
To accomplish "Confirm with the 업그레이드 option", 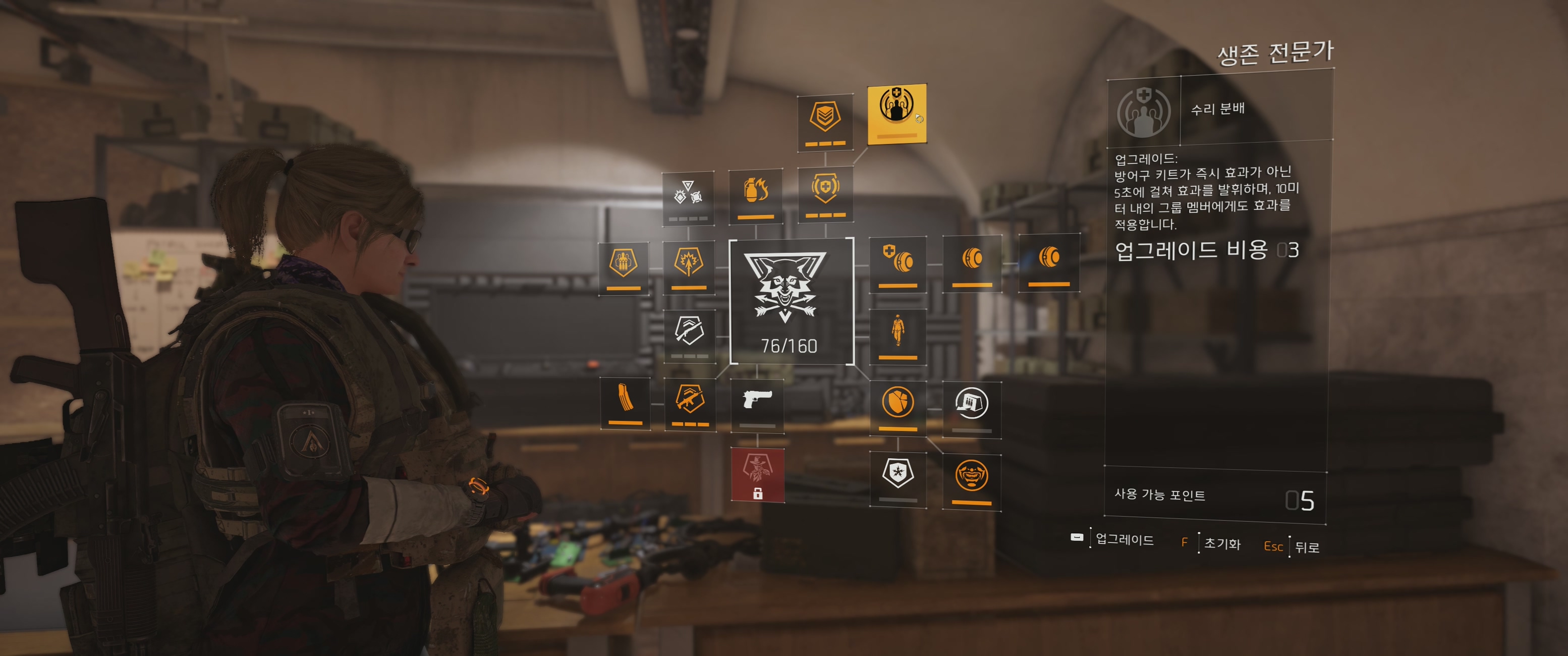I will click(x=1124, y=539).
